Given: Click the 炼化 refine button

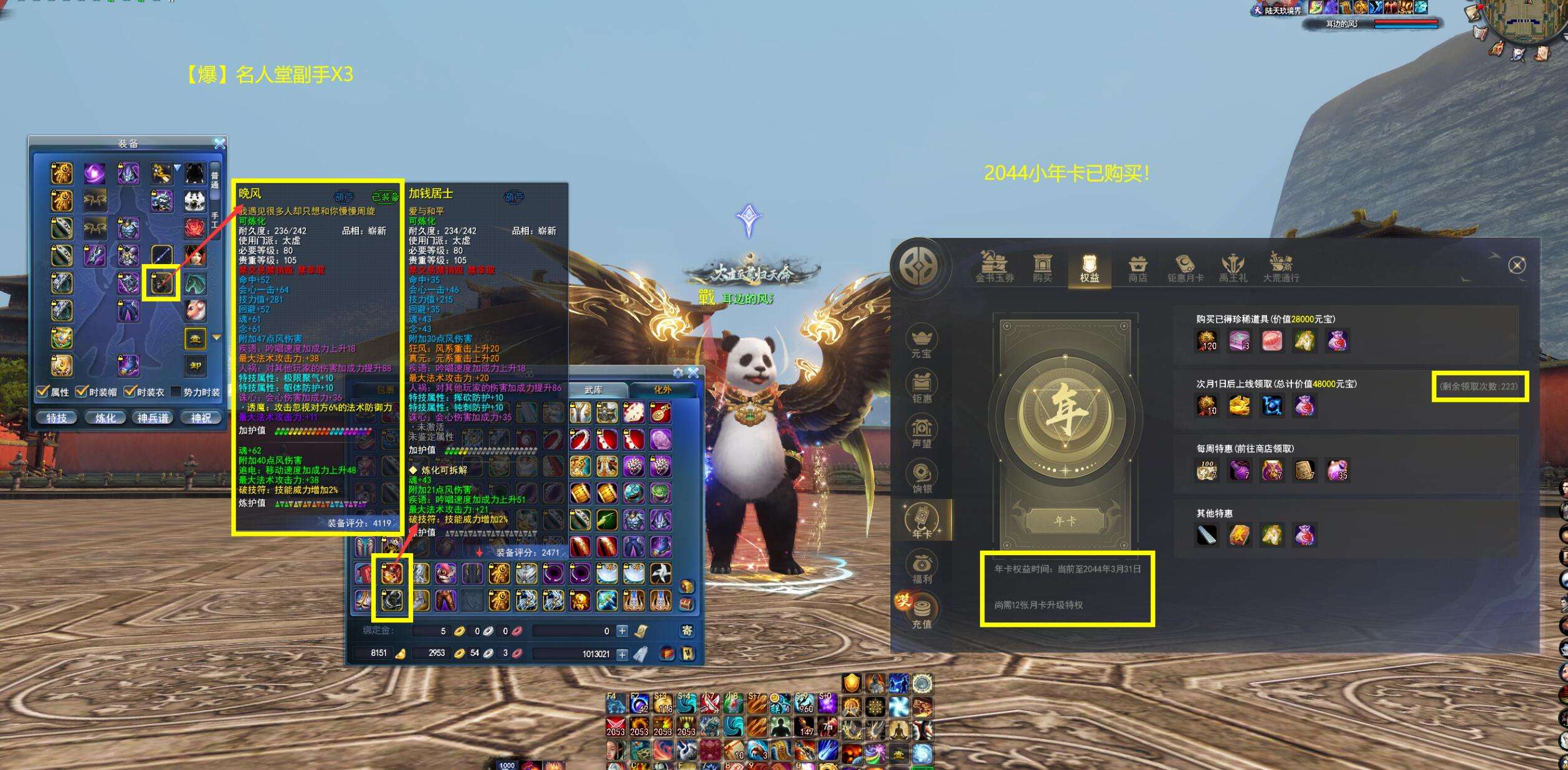Looking at the screenshot, I should (105, 418).
